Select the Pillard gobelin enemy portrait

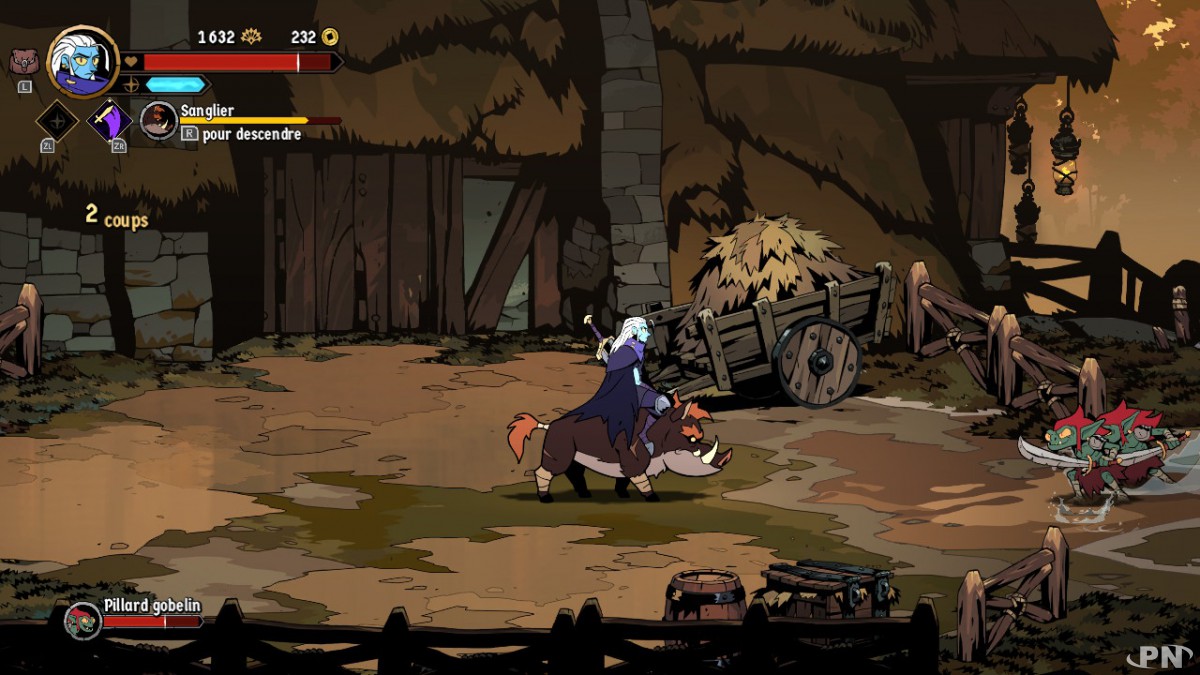83,621
